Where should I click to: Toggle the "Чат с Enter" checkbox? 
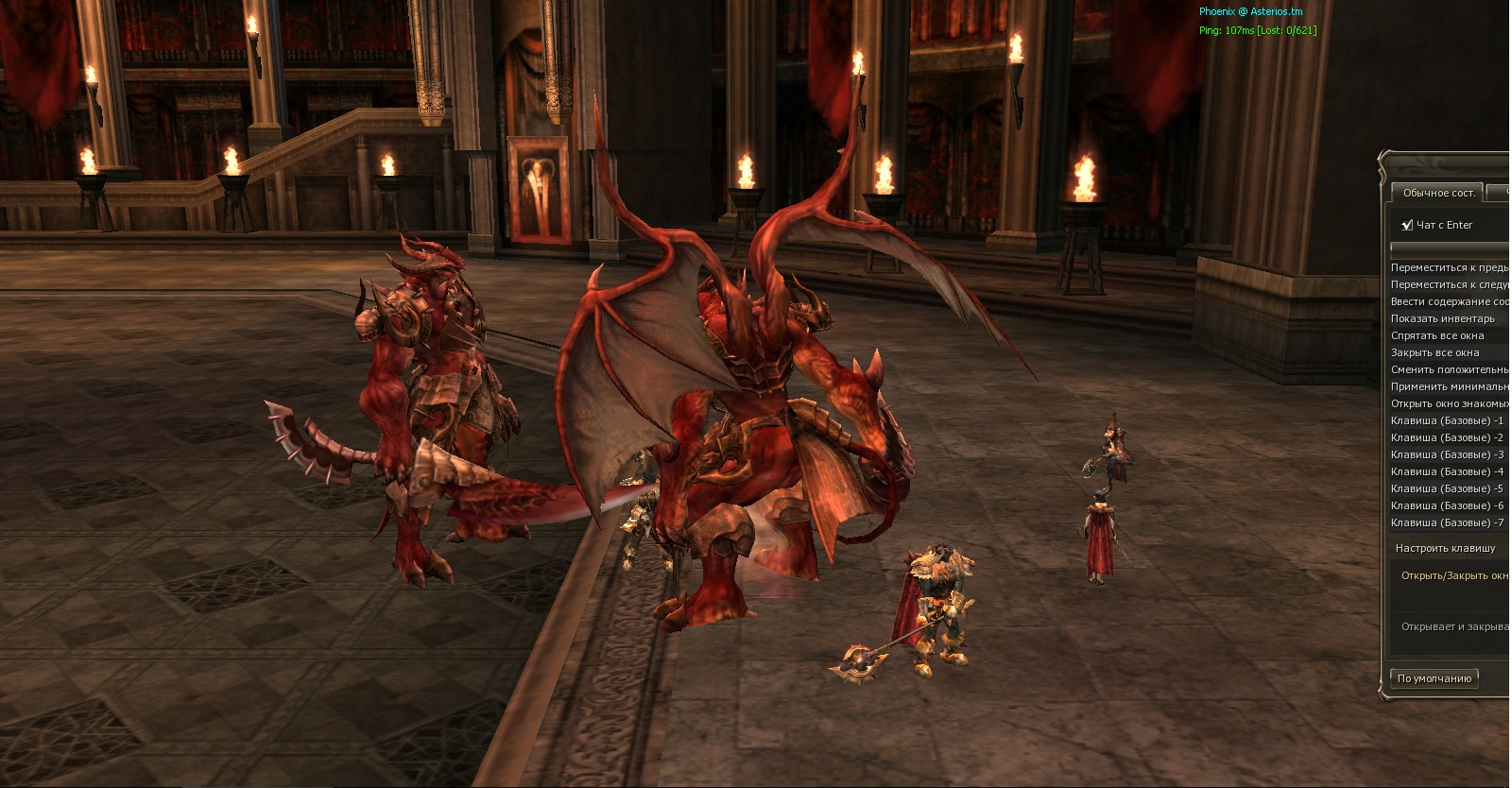tap(1407, 225)
